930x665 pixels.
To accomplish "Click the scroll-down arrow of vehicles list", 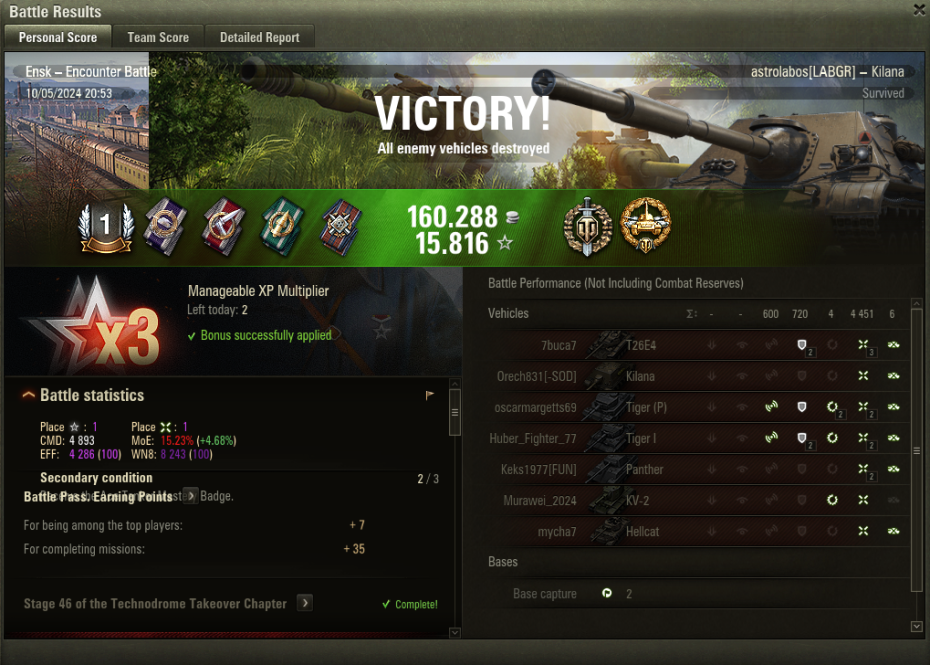I will point(917,626).
